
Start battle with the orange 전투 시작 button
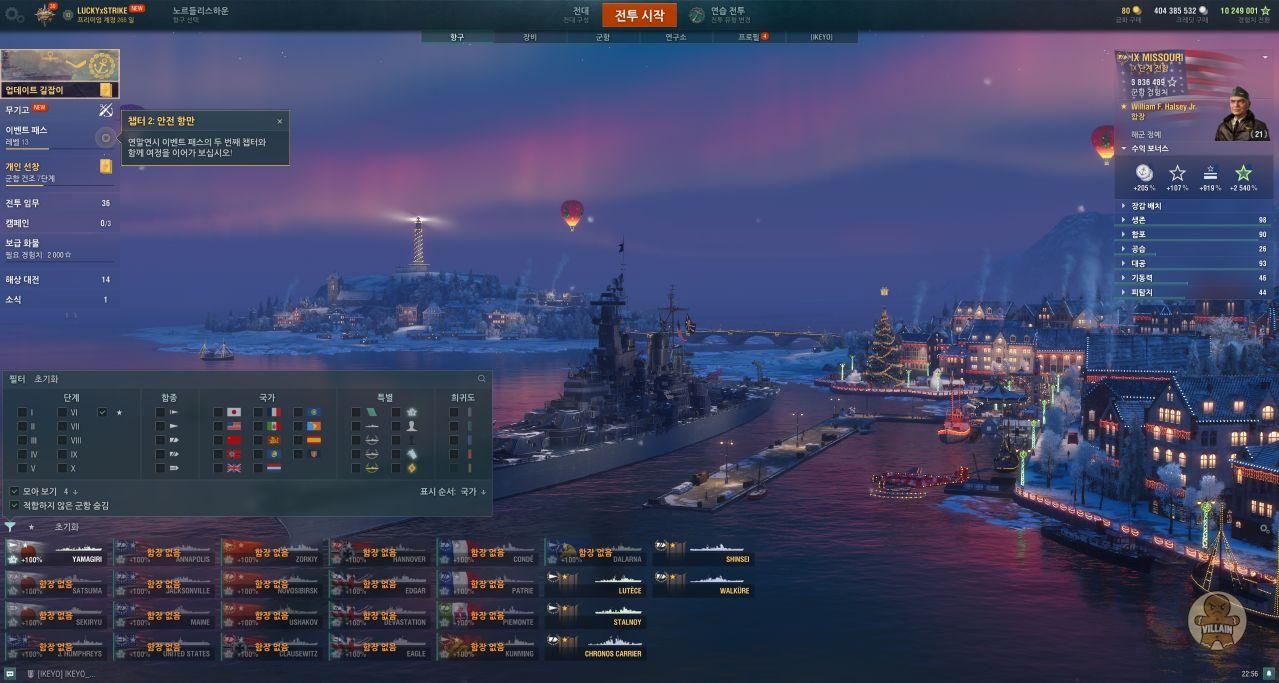[639, 15]
